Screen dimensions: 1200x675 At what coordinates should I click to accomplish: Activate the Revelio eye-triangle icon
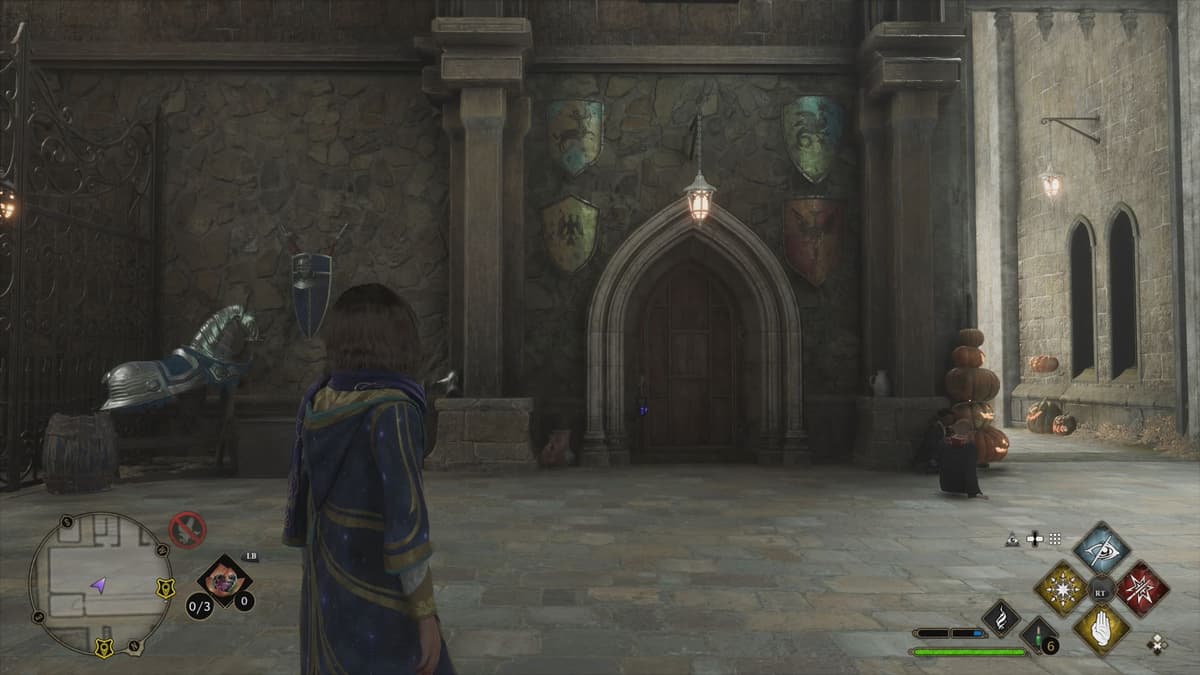1013,540
